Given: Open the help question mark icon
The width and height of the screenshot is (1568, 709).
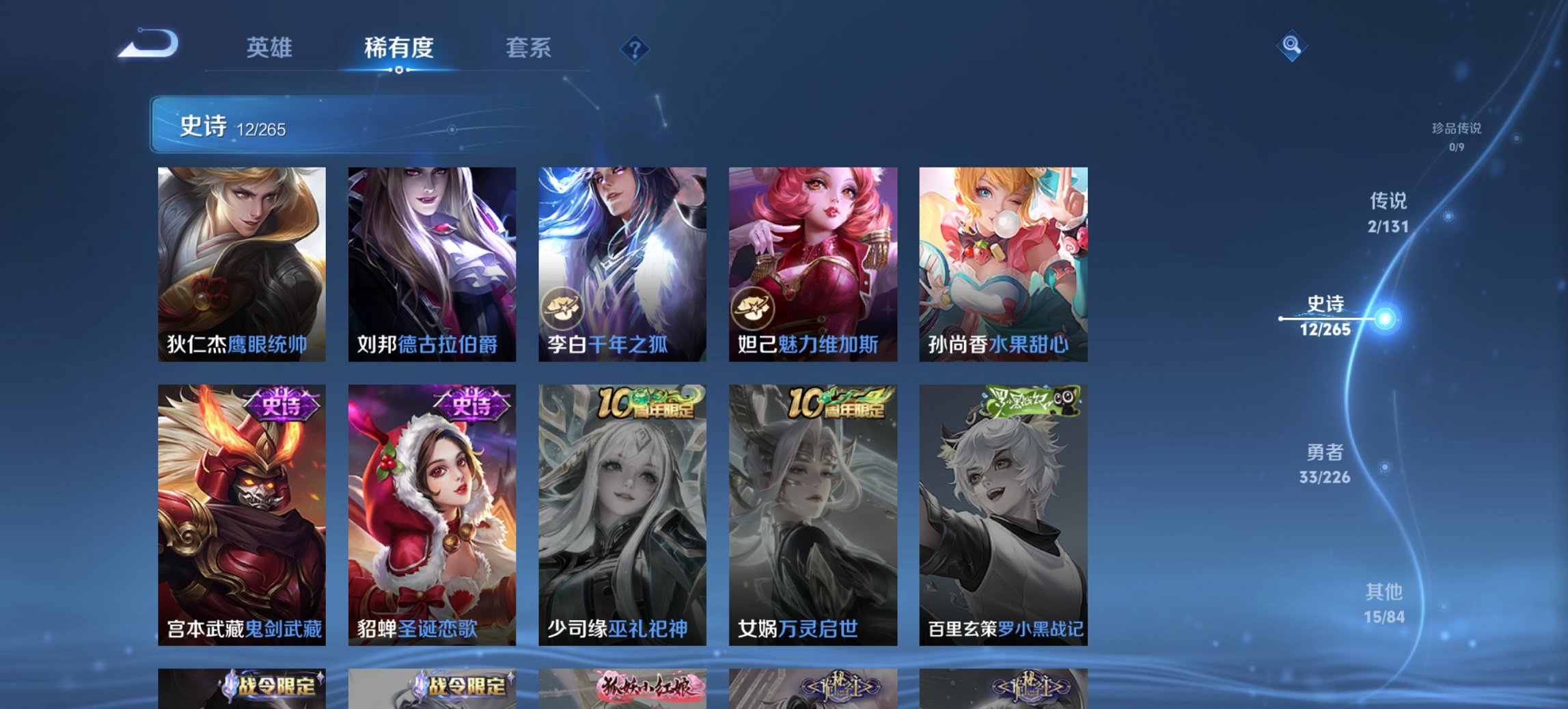Looking at the screenshot, I should click(x=635, y=47).
